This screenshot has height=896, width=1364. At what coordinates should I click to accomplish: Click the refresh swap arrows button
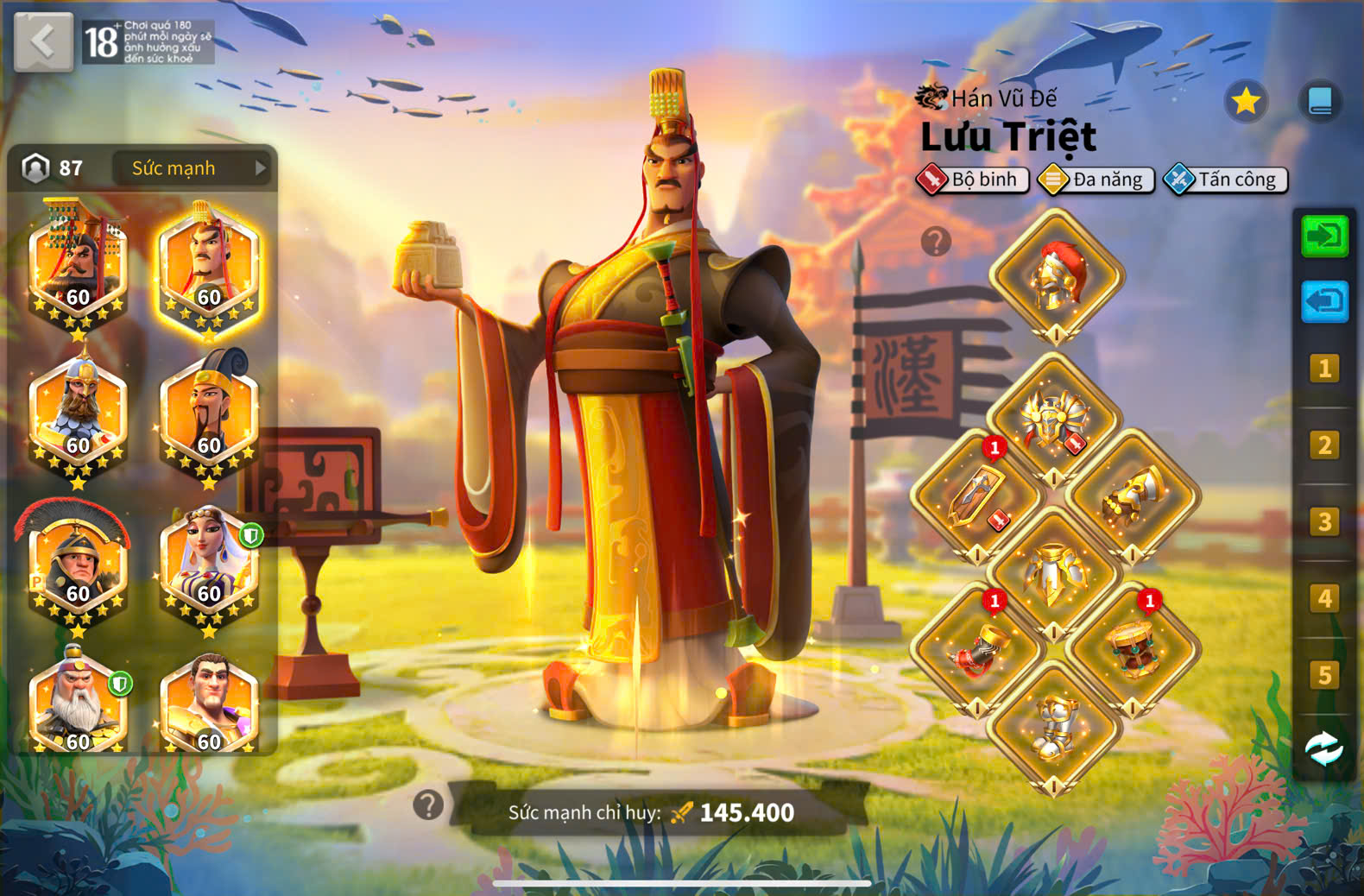click(1324, 748)
